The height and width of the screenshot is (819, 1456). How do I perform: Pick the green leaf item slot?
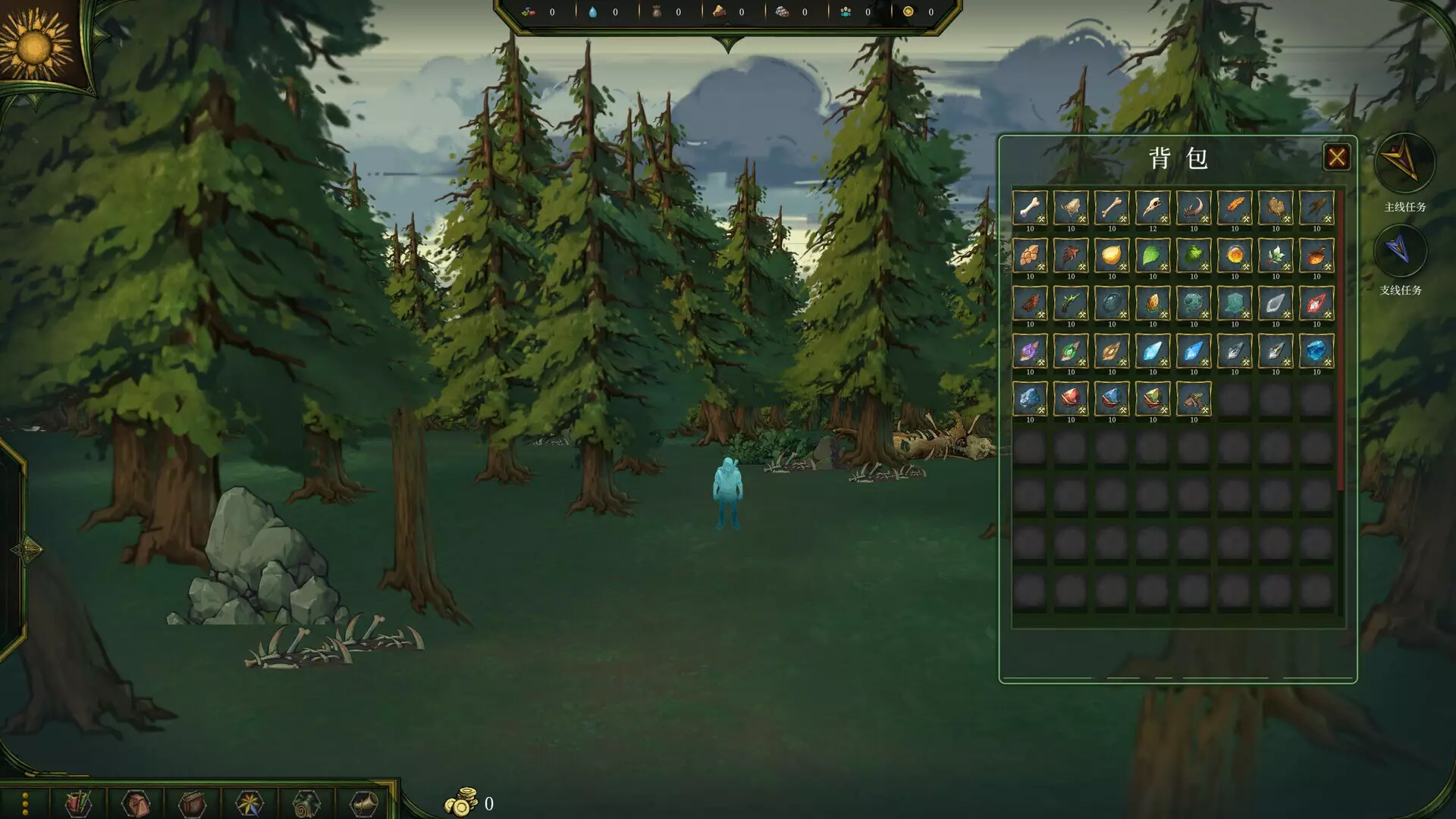pyautogui.click(x=1152, y=256)
